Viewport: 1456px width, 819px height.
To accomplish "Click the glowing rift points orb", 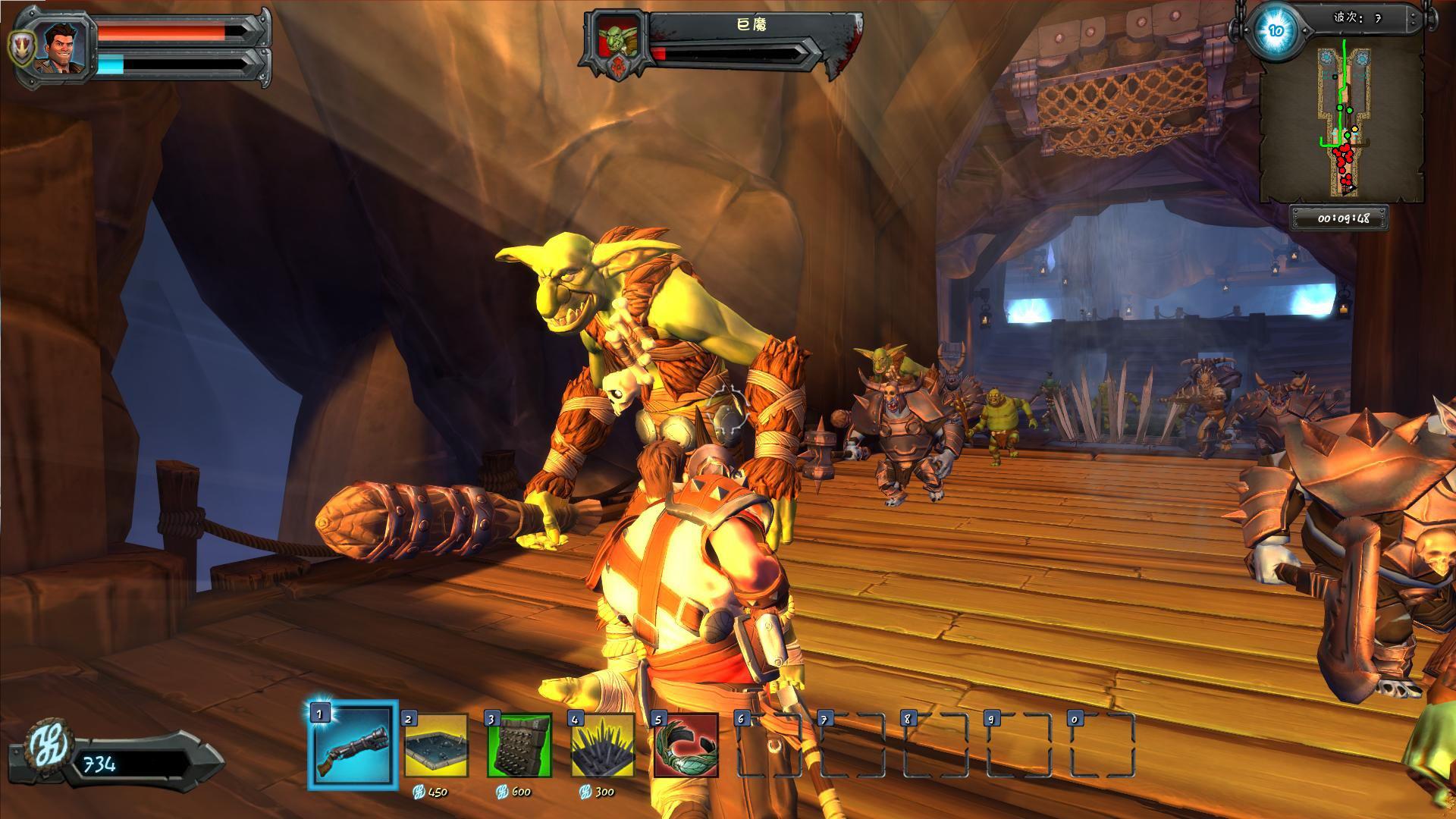I will (x=1276, y=31).
